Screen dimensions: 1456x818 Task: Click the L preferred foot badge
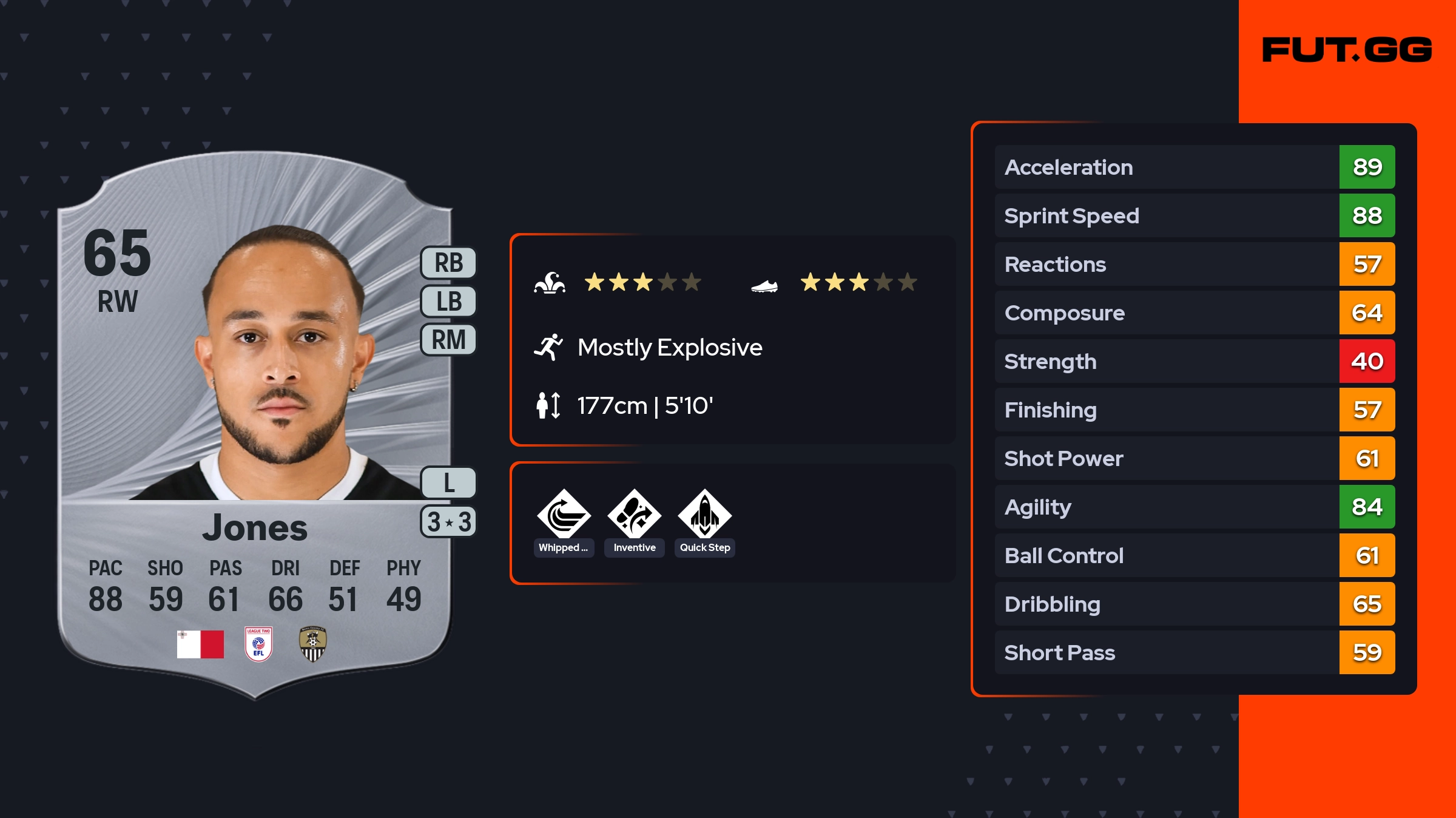point(448,483)
